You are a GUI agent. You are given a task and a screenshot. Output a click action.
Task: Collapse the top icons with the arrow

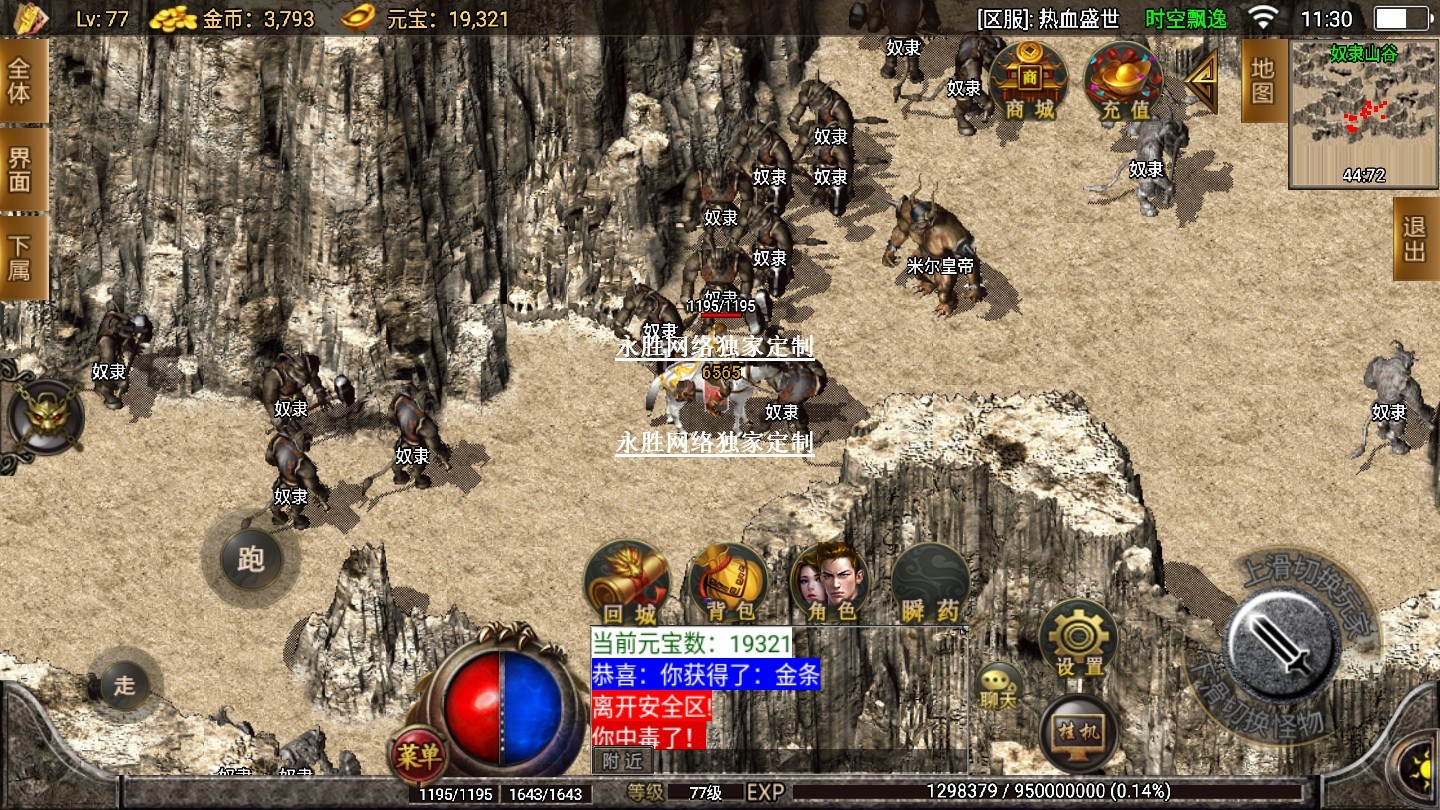[1201, 81]
